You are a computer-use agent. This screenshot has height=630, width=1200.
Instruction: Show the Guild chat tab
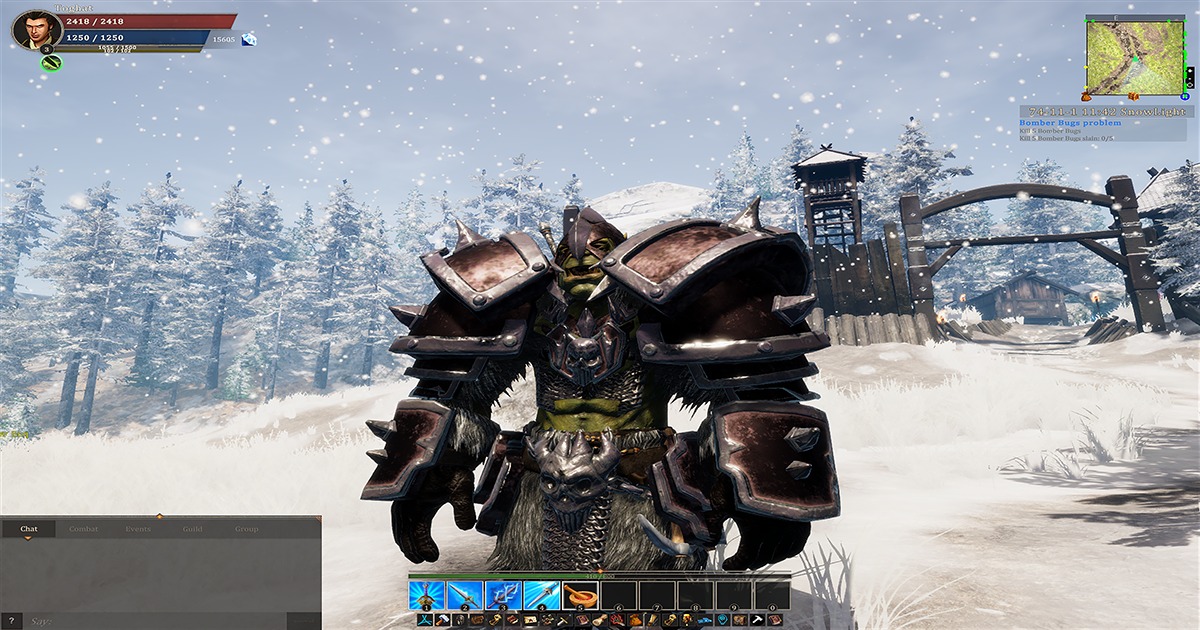tap(192, 529)
